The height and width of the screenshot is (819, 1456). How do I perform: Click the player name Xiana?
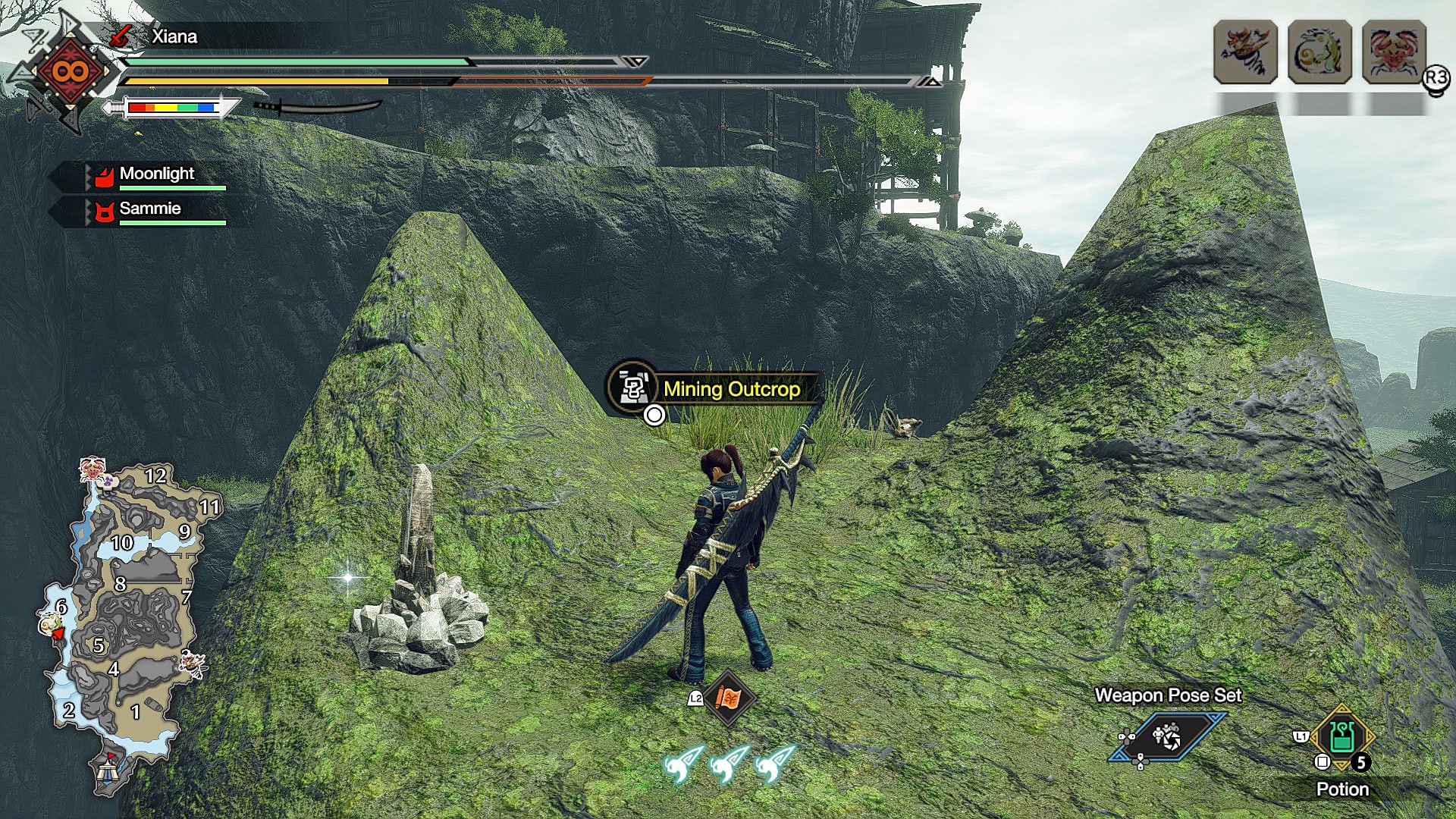pyautogui.click(x=174, y=36)
